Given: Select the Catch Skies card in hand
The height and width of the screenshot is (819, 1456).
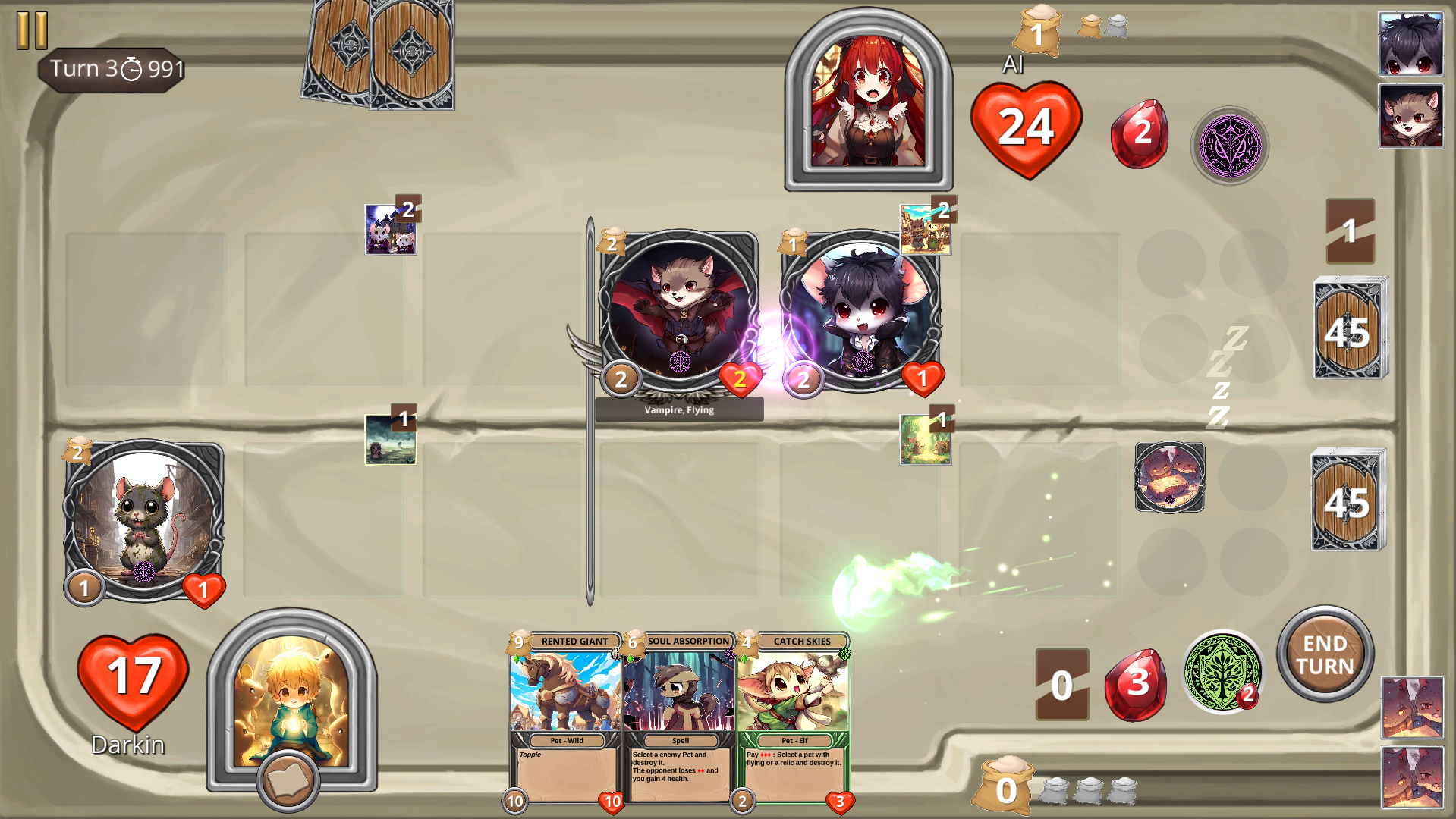Looking at the screenshot, I should (x=794, y=717).
